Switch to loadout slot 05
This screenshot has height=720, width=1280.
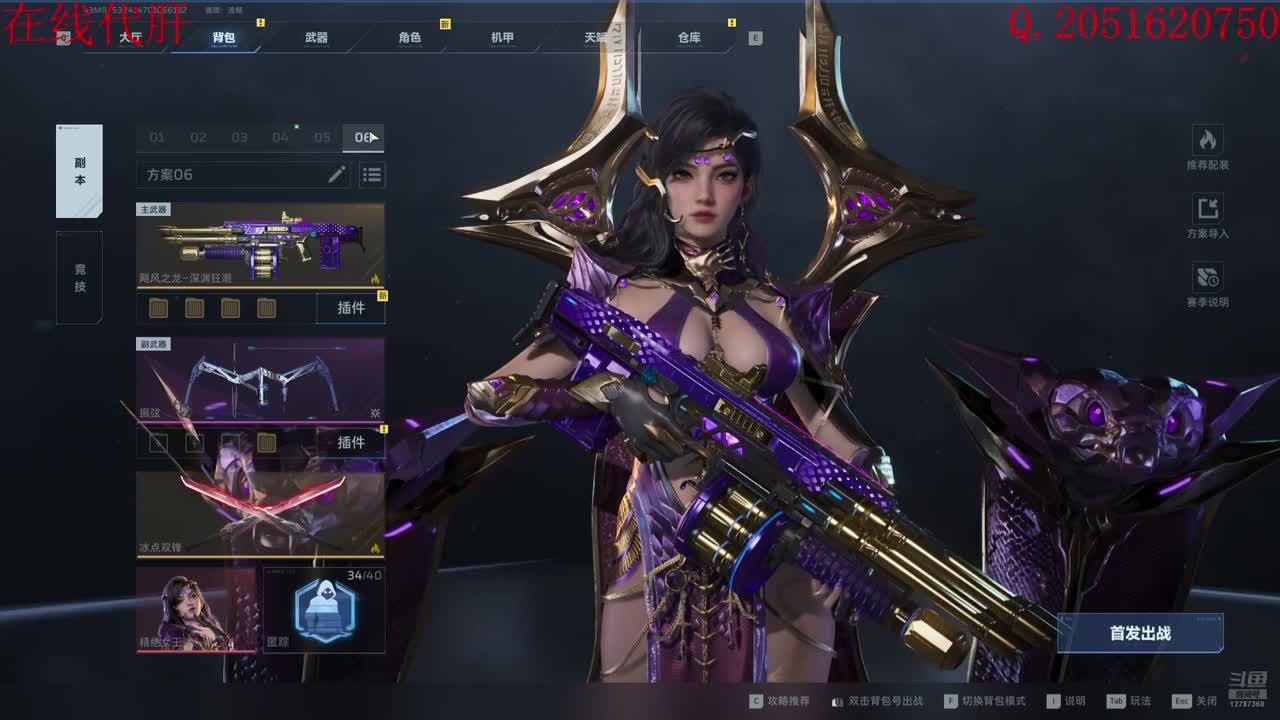[x=322, y=138]
